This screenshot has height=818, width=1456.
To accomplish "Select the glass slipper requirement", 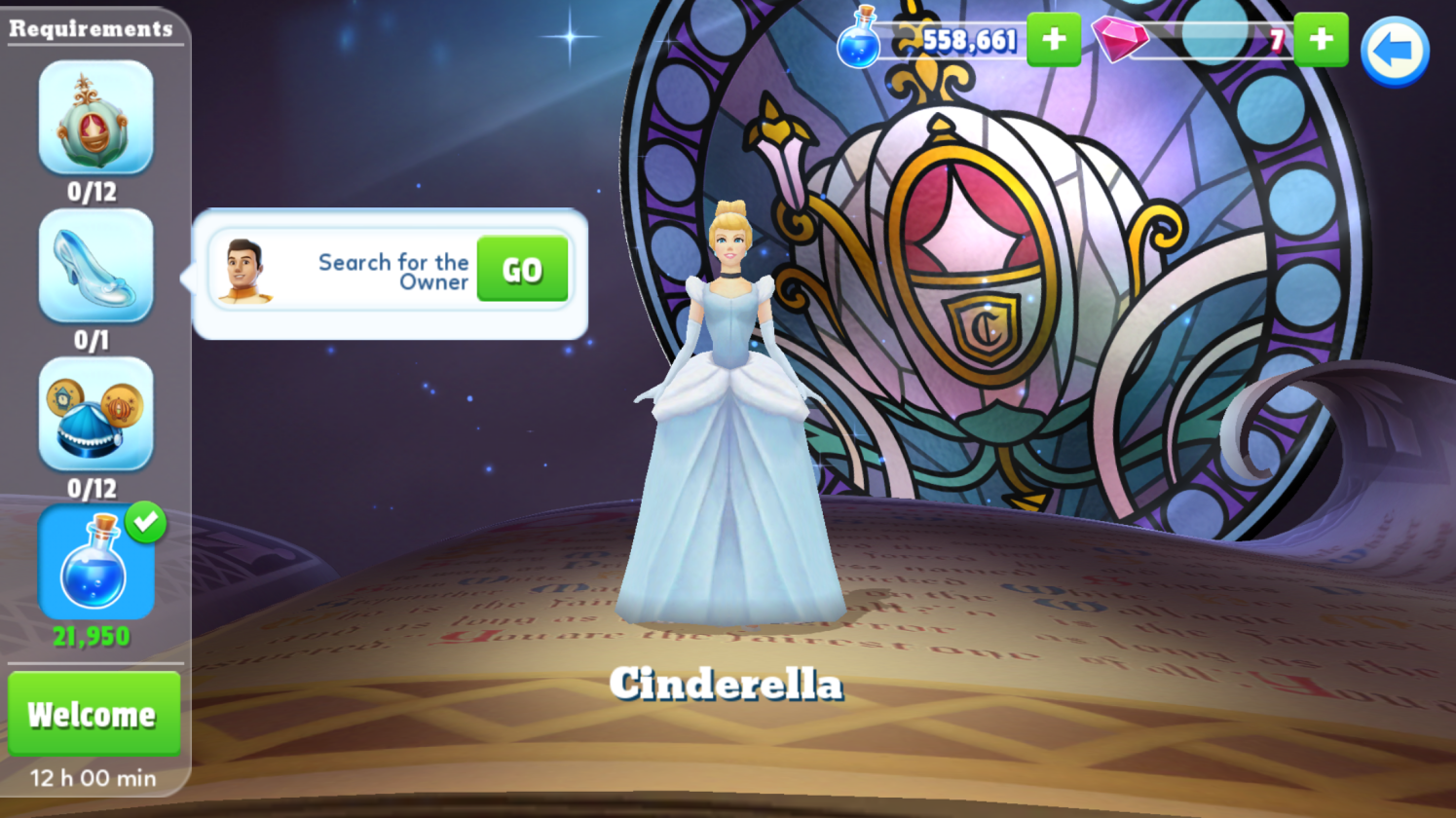I will click(95, 266).
